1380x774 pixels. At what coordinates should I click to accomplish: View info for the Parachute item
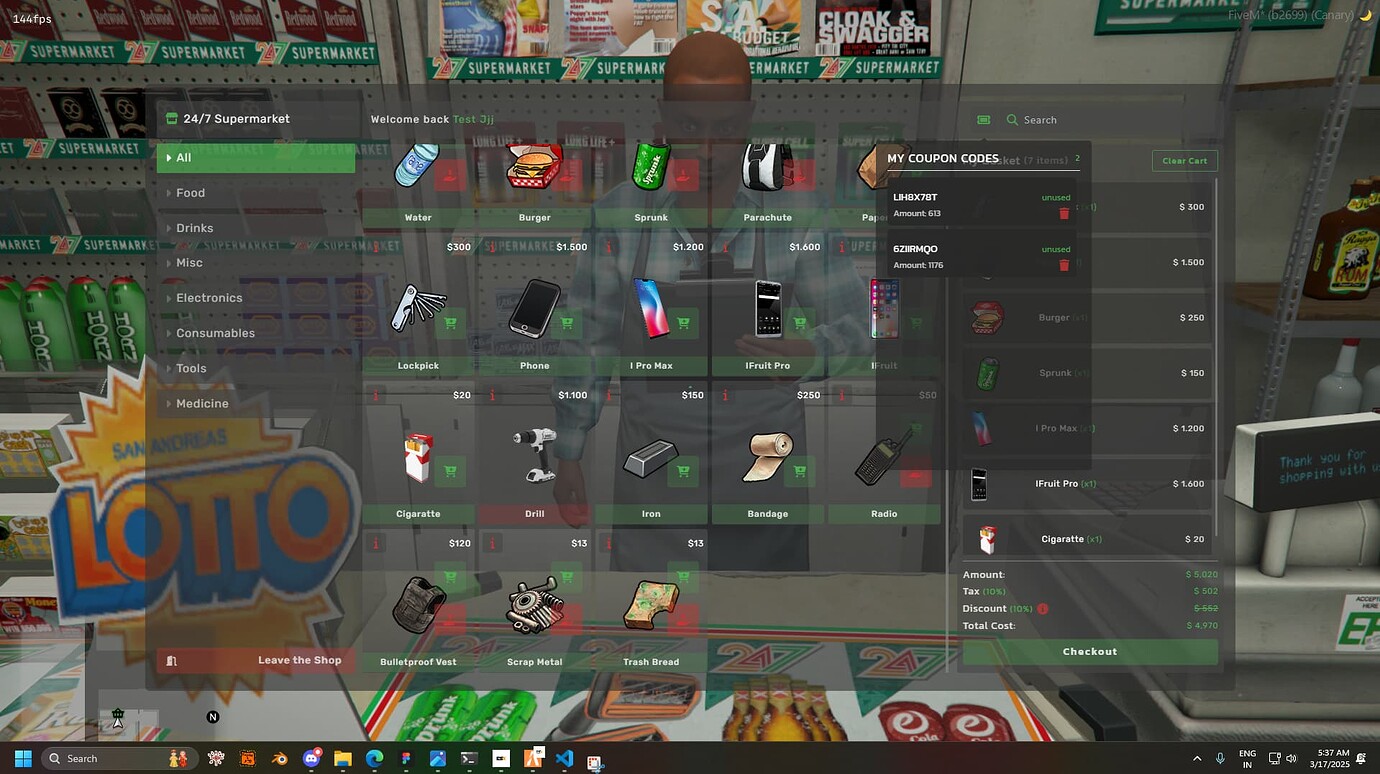pyautogui.click(x=725, y=246)
